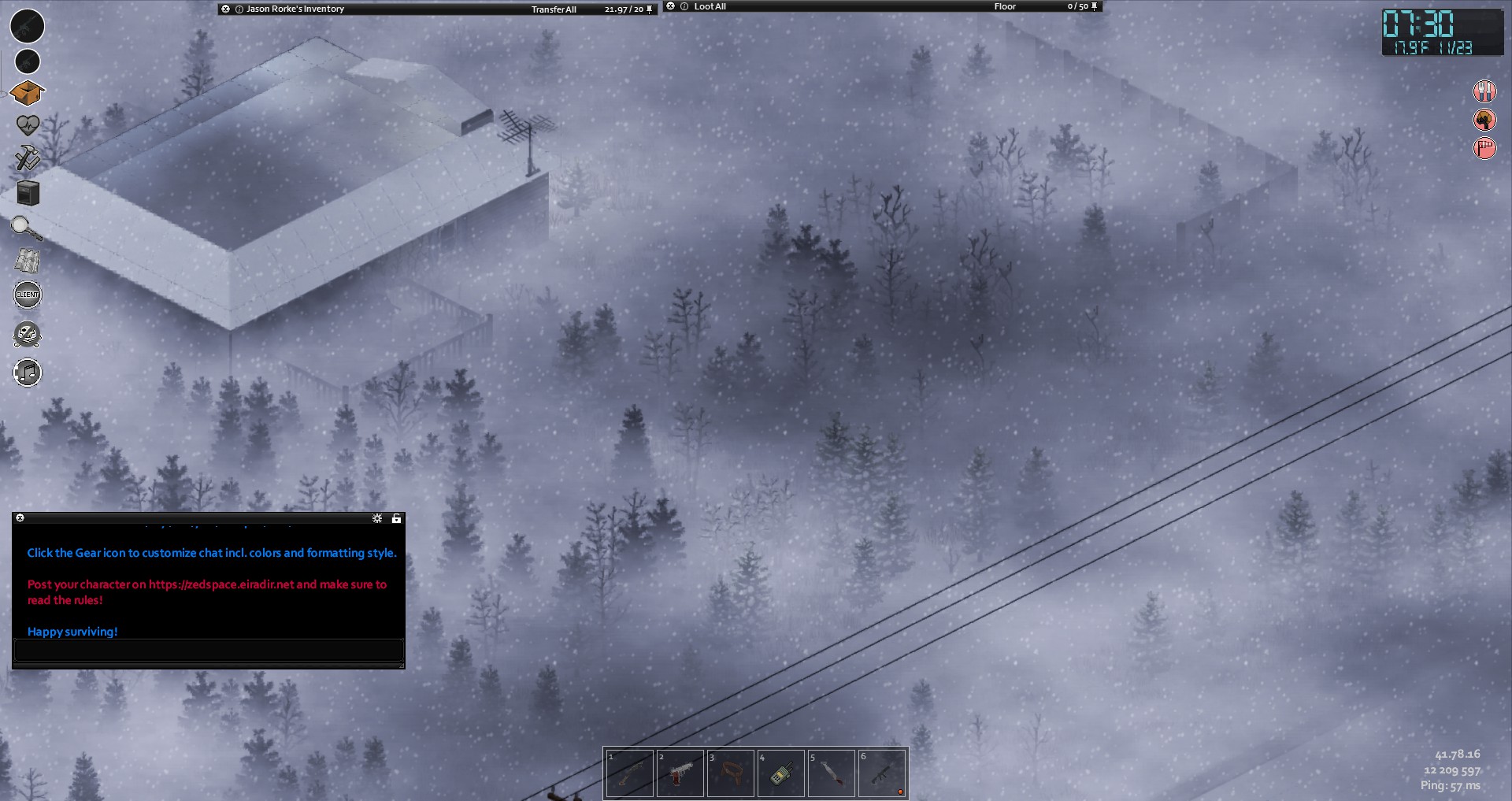The image size is (1512, 801).
Task: Select the bloody knife in hotbar slot 5
Action: tap(831, 773)
